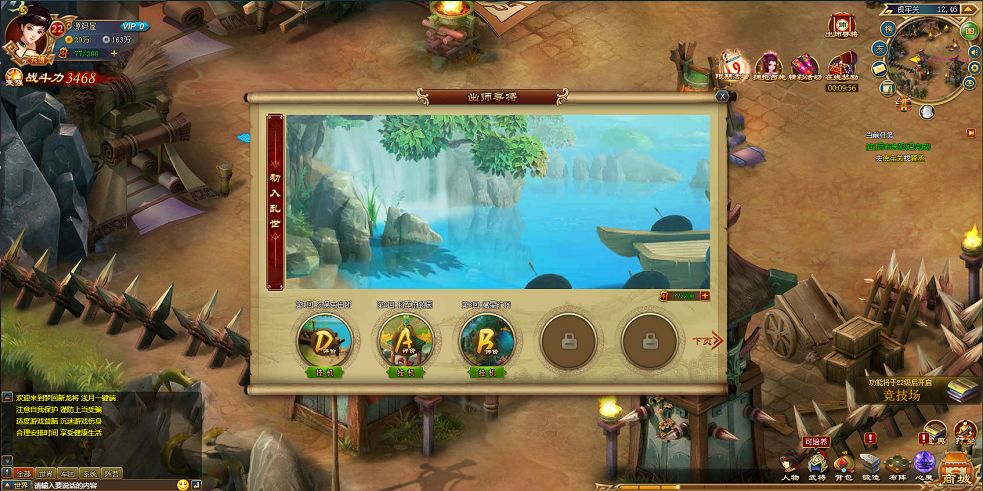The height and width of the screenshot is (491, 983).
Task: Select the A-rated stage medallion
Action: [406, 341]
